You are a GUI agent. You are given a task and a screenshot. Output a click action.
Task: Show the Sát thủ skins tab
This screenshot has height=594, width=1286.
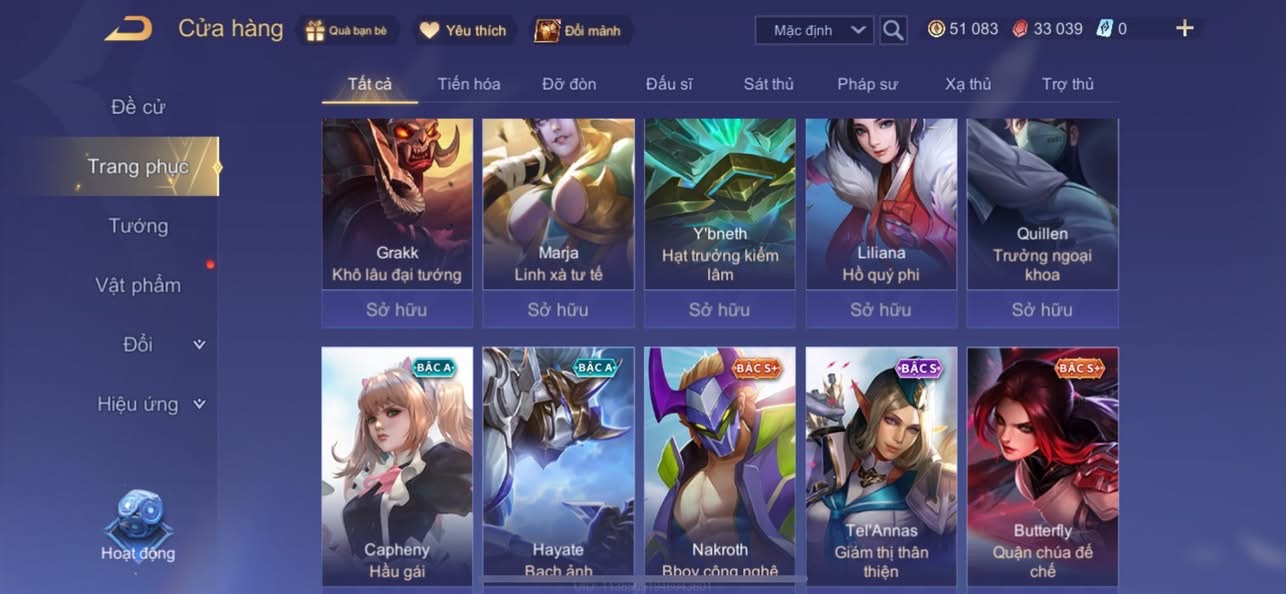click(768, 84)
